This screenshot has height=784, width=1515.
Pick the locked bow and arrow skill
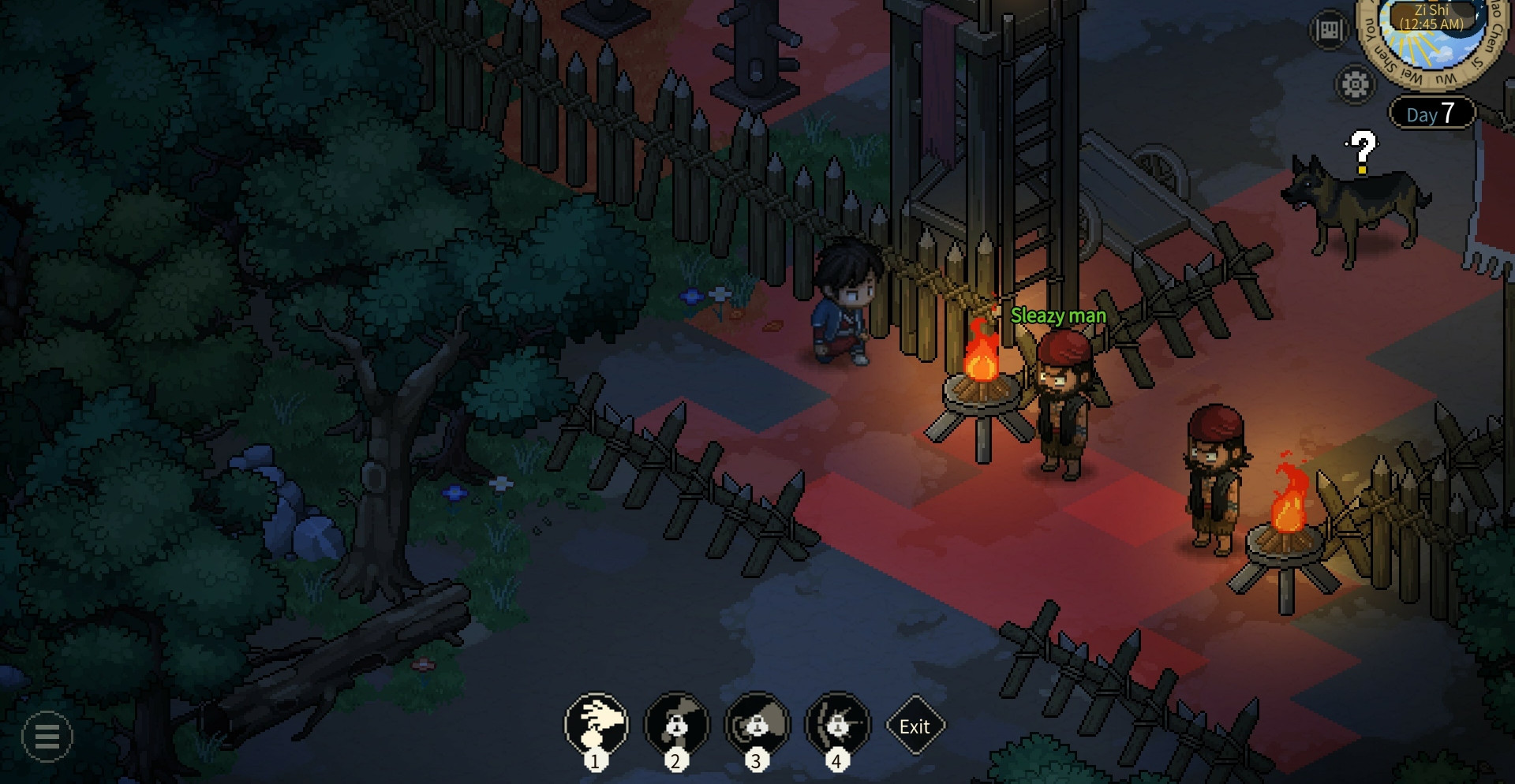pos(837,724)
